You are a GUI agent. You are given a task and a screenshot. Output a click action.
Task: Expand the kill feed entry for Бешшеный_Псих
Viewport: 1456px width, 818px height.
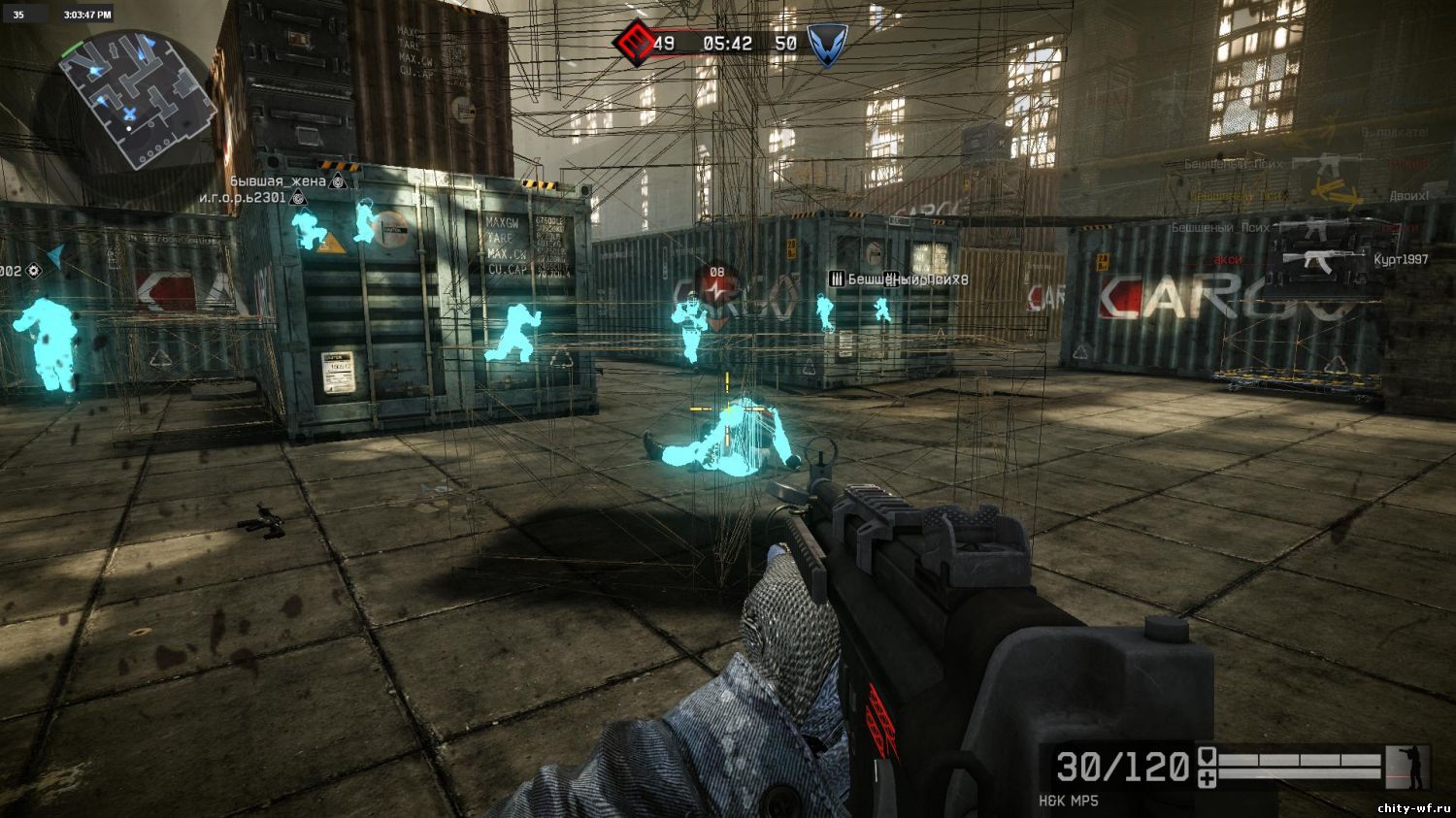(x=1232, y=164)
